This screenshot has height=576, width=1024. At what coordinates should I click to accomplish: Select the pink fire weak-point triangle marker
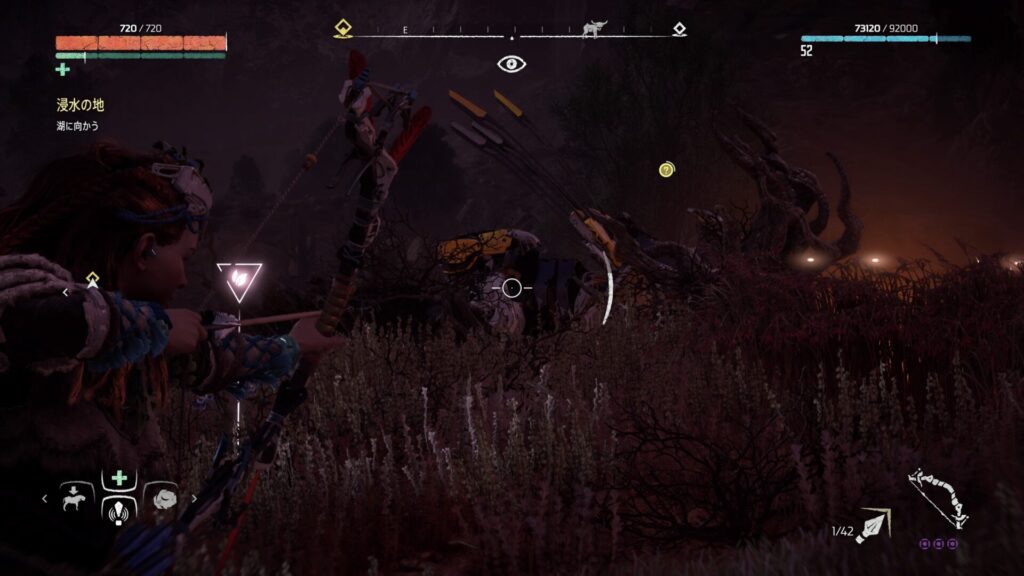click(x=239, y=280)
